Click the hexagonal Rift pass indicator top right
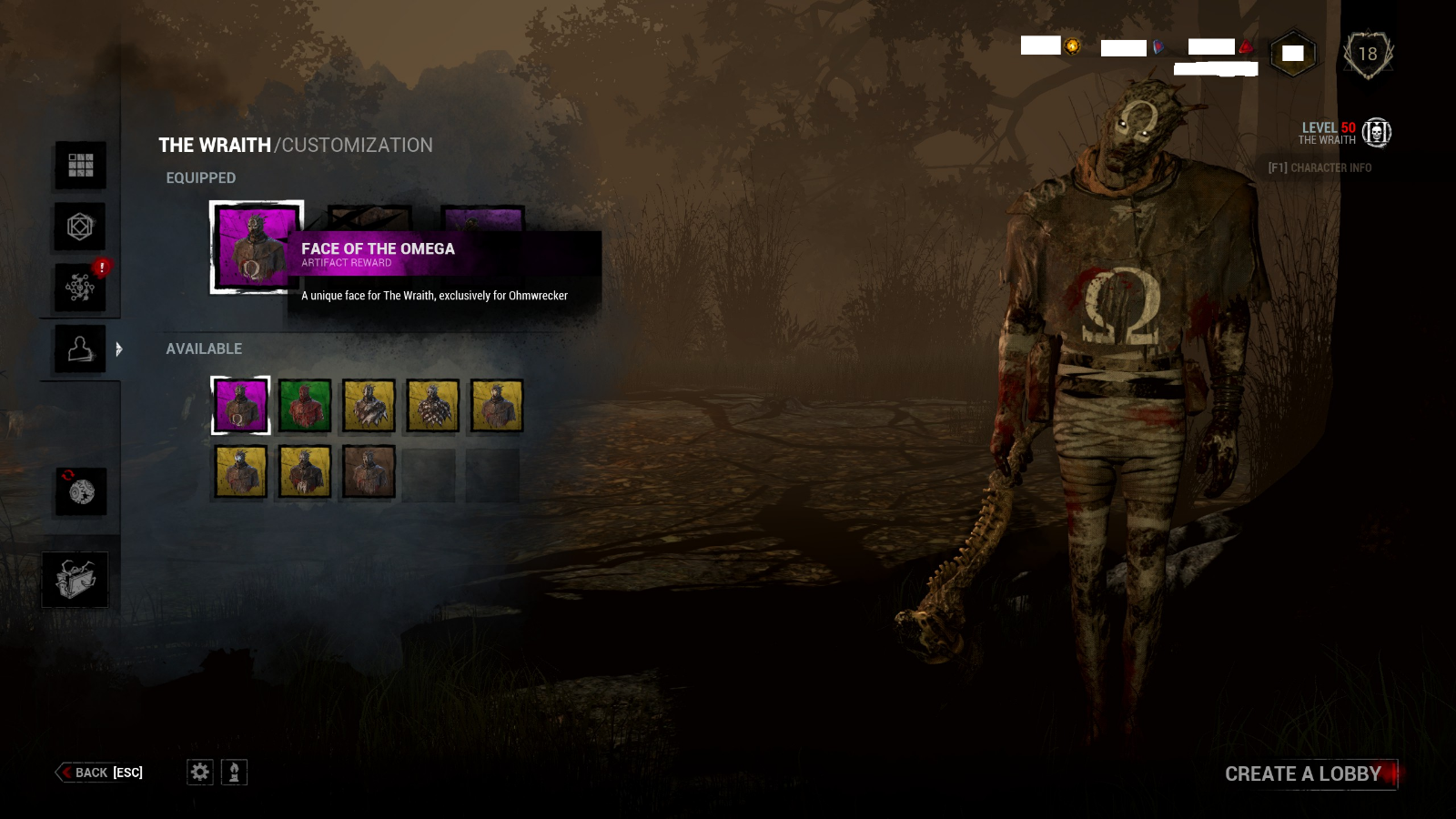This screenshot has height=819, width=1456. [1291, 54]
